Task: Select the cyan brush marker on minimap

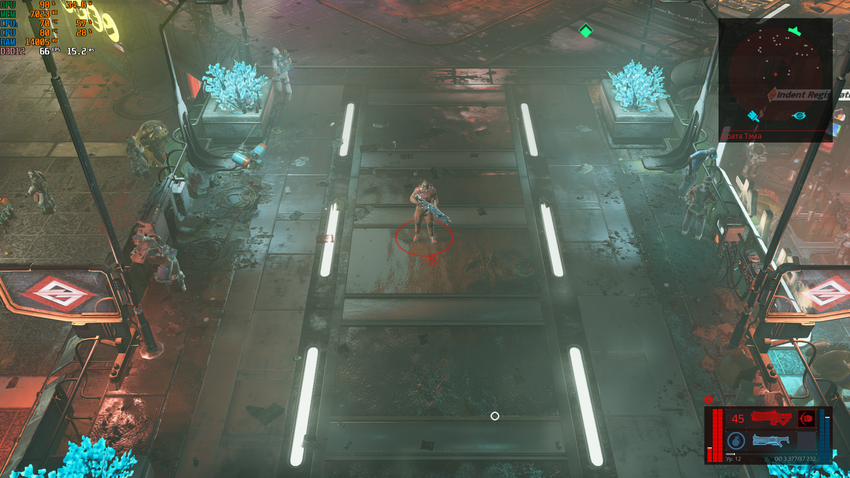Action: (752, 116)
